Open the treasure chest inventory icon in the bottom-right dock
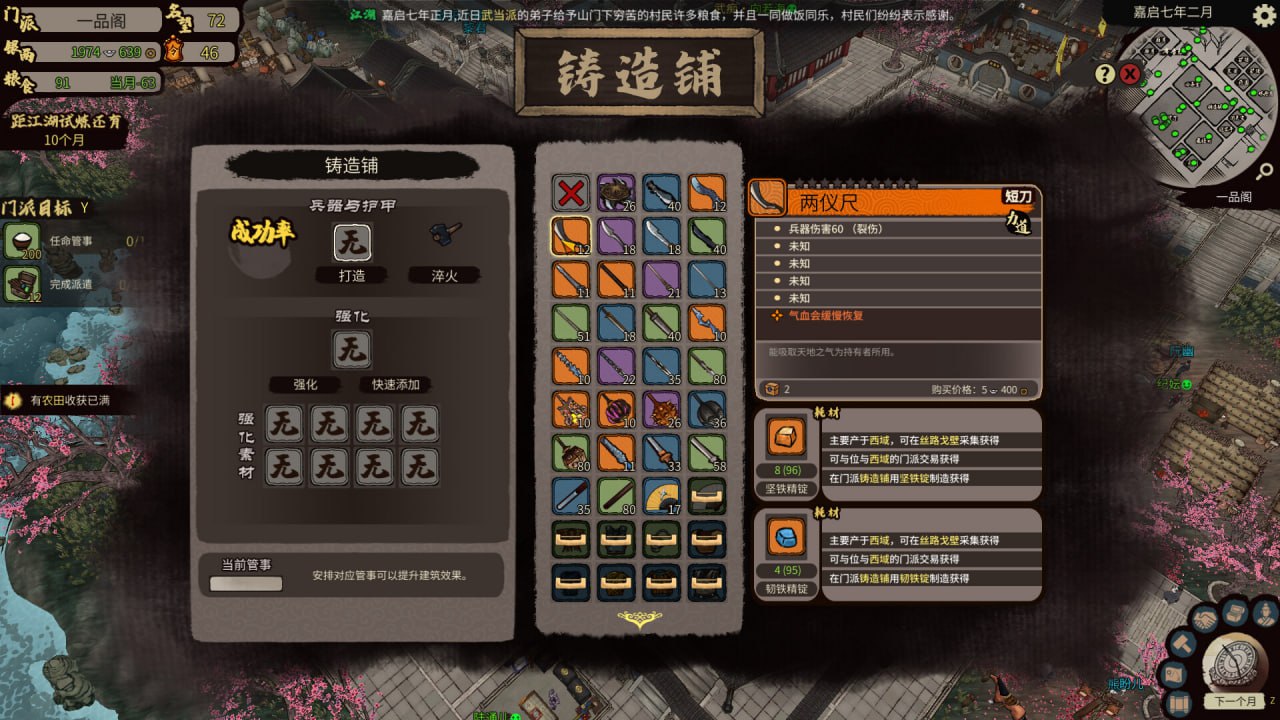This screenshot has width=1280, height=720. click(x=1233, y=612)
